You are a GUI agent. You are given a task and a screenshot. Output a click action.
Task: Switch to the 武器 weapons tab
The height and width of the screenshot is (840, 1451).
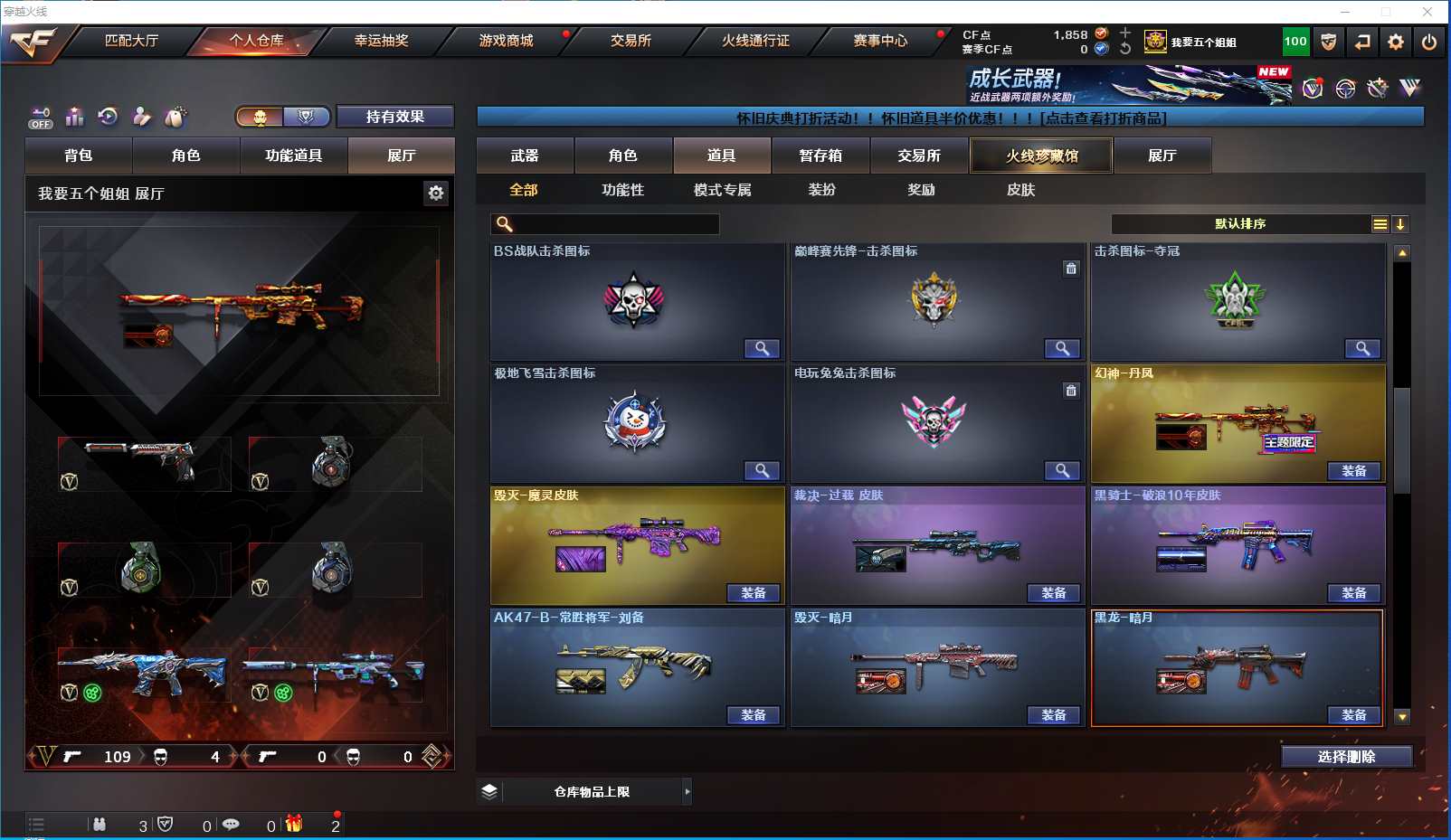click(x=525, y=156)
